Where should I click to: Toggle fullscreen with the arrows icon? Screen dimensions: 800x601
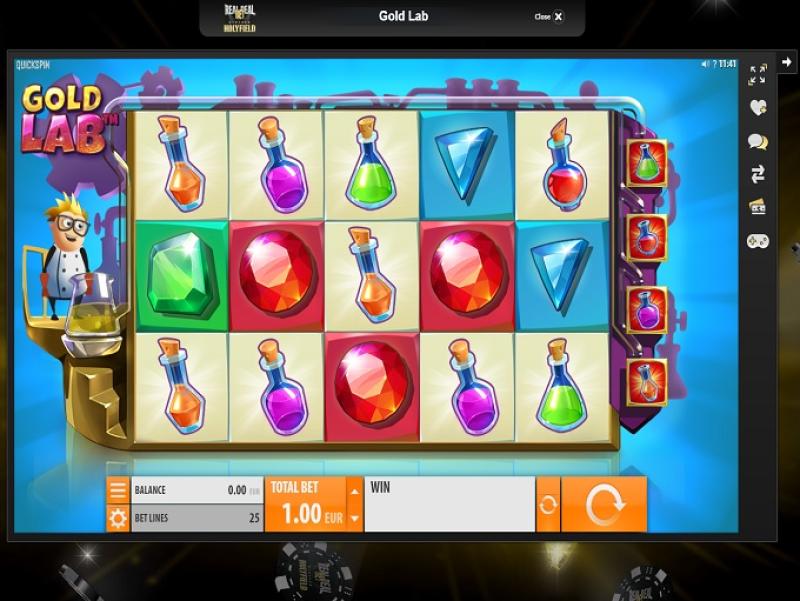coord(757,74)
